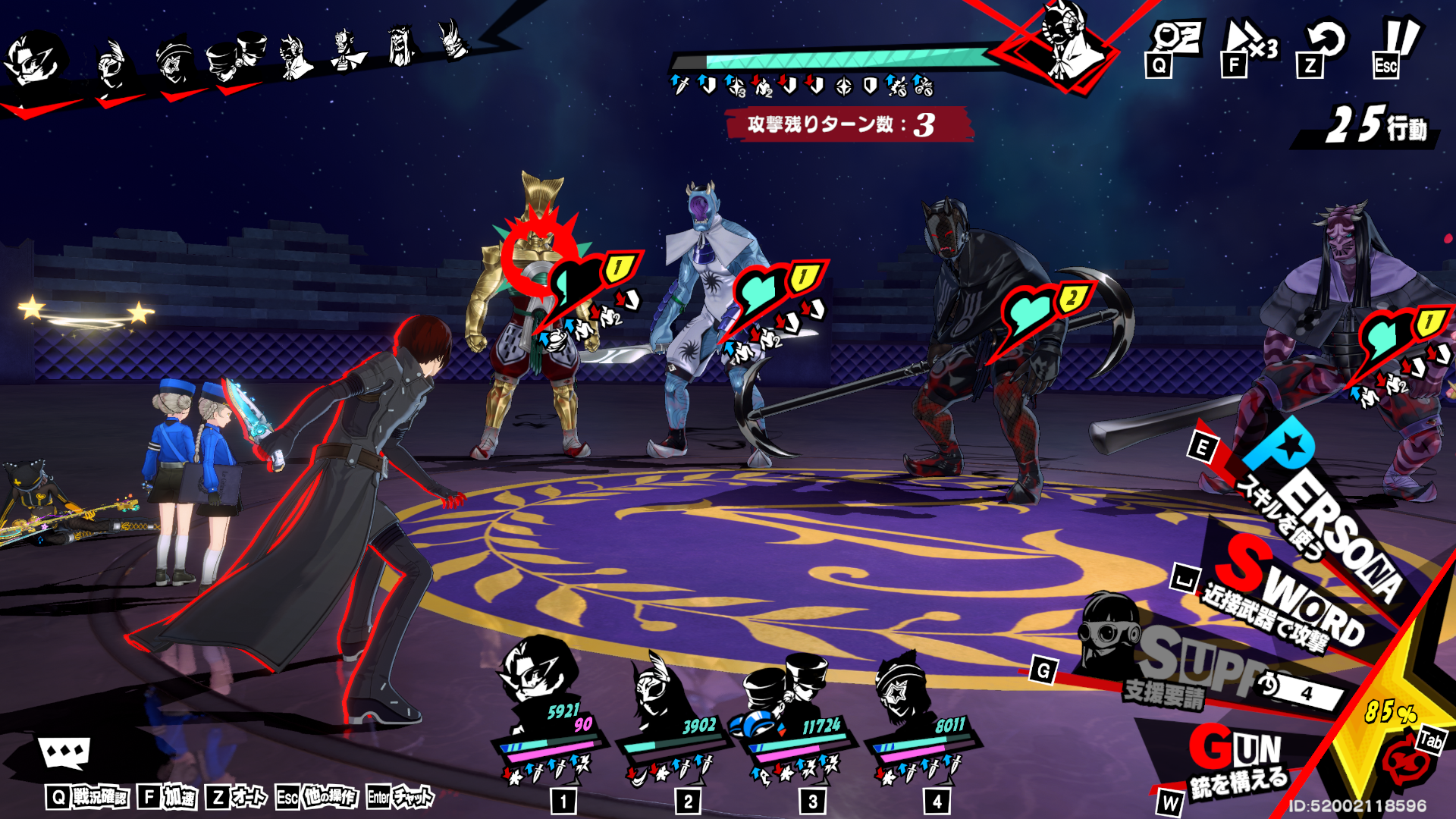Open the chat speech bubble icon
This screenshot has width=1456, height=819.
64,753
